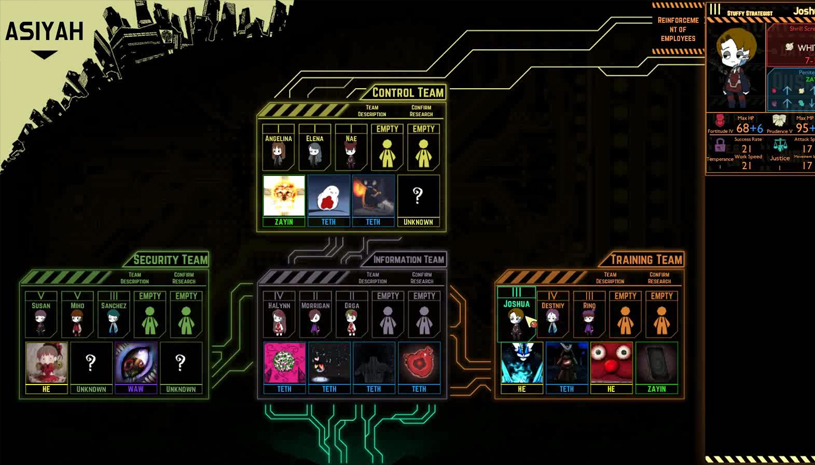The width and height of the screenshot is (815, 465).
Task: Open the Asiyah layer dropdown arrow
Action: point(44,55)
